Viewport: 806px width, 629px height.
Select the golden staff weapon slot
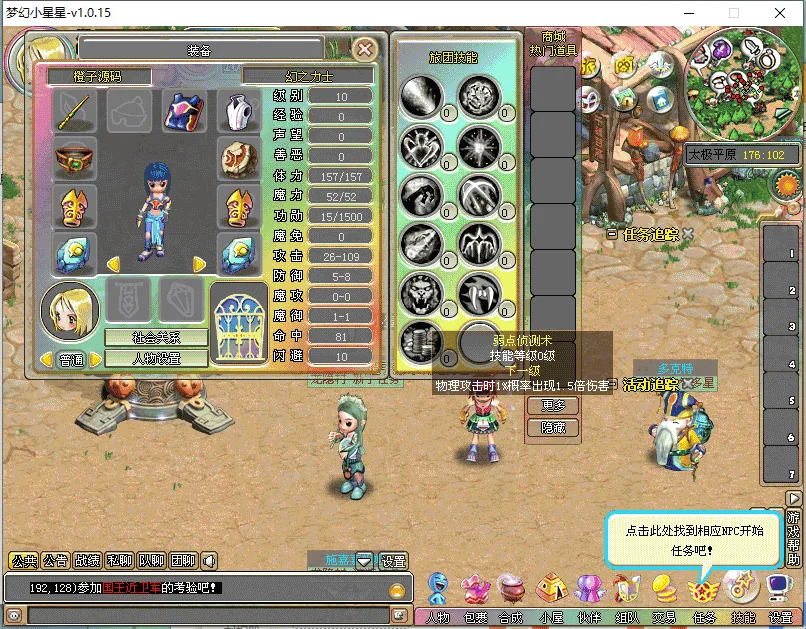pyautogui.click(x=75, y=112)
